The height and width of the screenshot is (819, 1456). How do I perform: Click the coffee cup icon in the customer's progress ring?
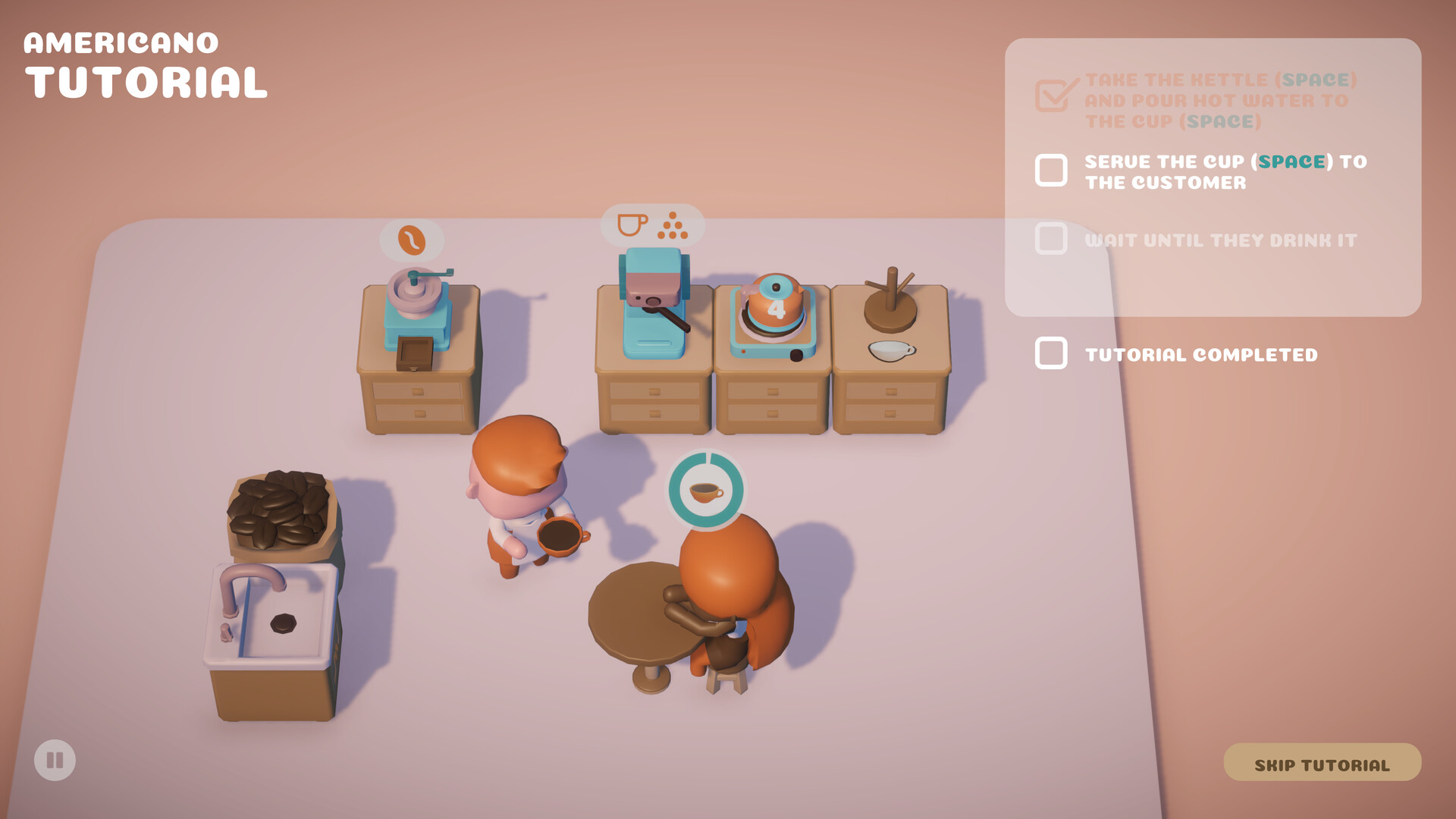[707, 493]
